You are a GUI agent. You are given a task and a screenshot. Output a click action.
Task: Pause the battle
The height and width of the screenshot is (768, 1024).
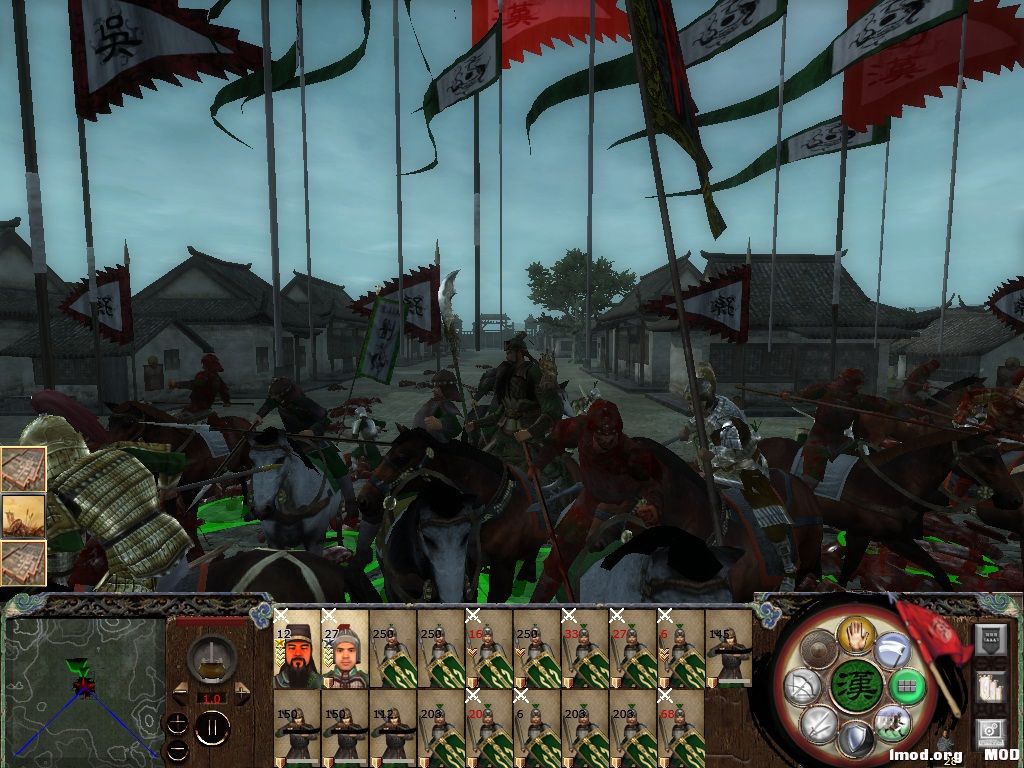tap(212, 729)
